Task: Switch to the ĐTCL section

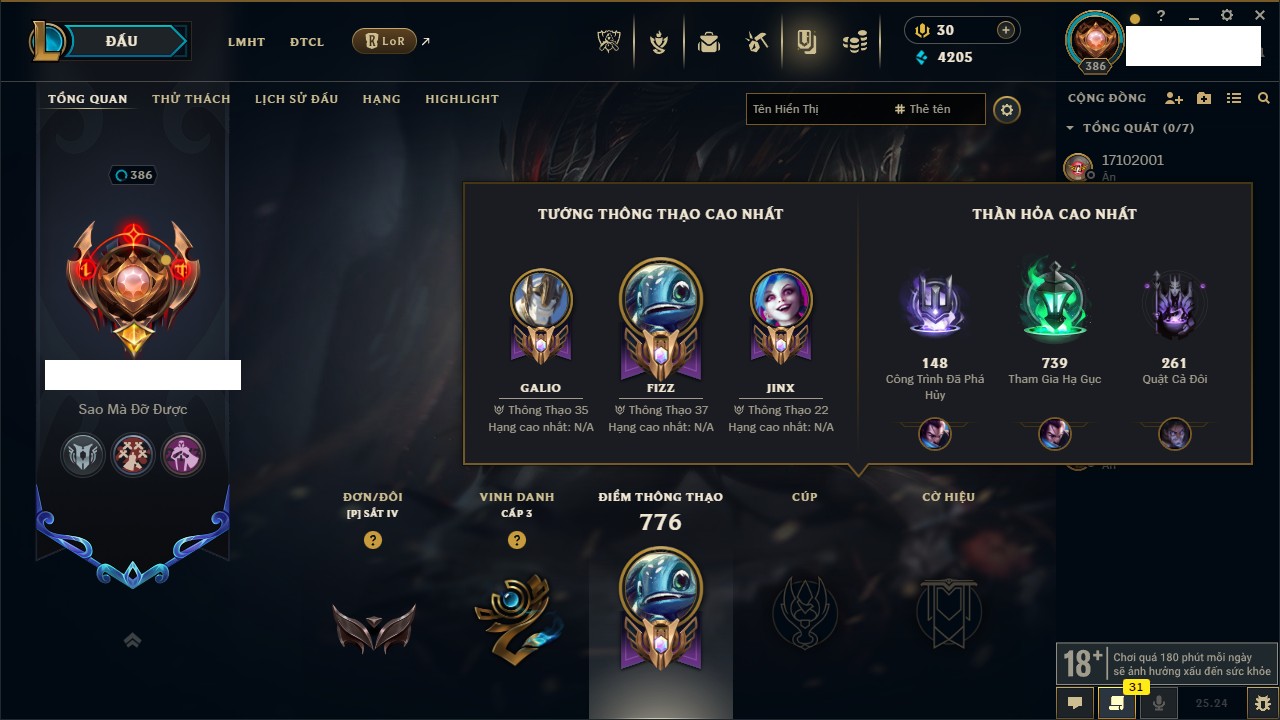Action: point(307,42)
